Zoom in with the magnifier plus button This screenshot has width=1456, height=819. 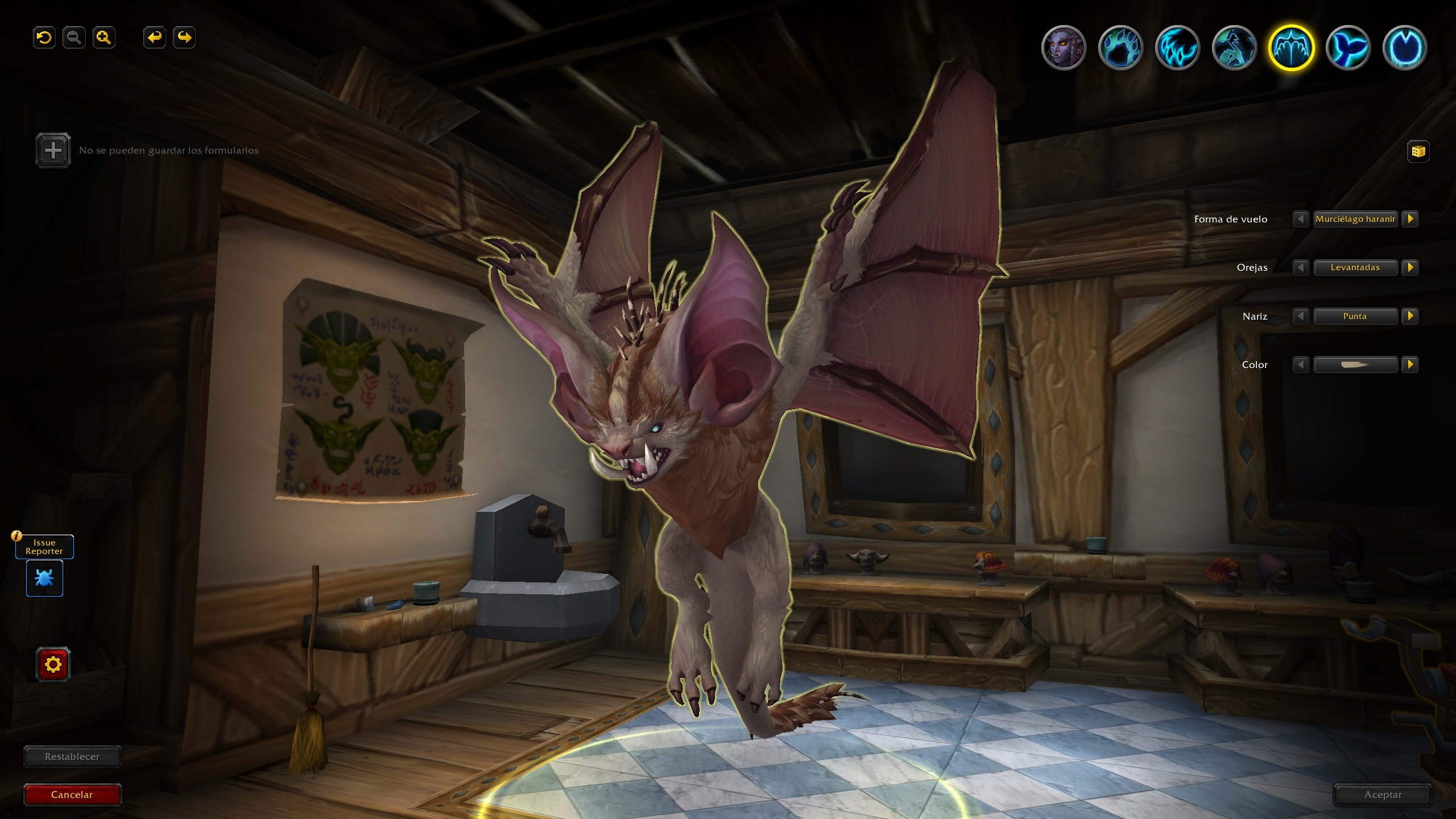click(104, 38)
